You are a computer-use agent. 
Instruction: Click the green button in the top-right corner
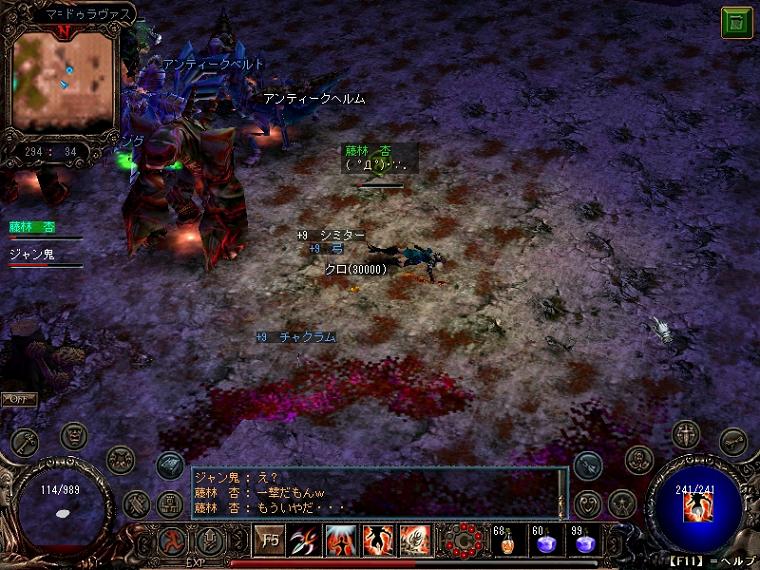(x=737, y=23)
